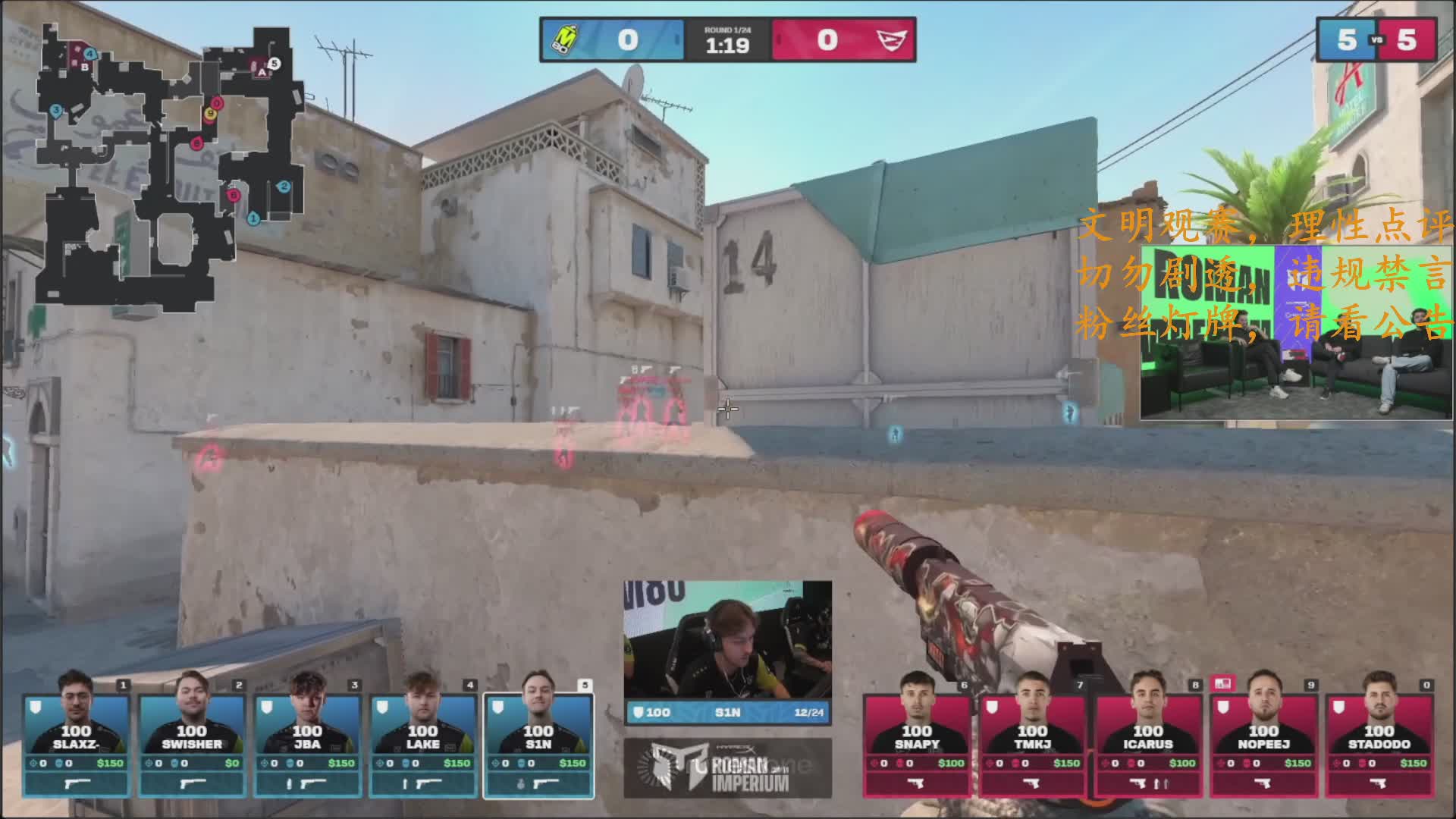Open the S1N player webcam feed

coord(727,639)
